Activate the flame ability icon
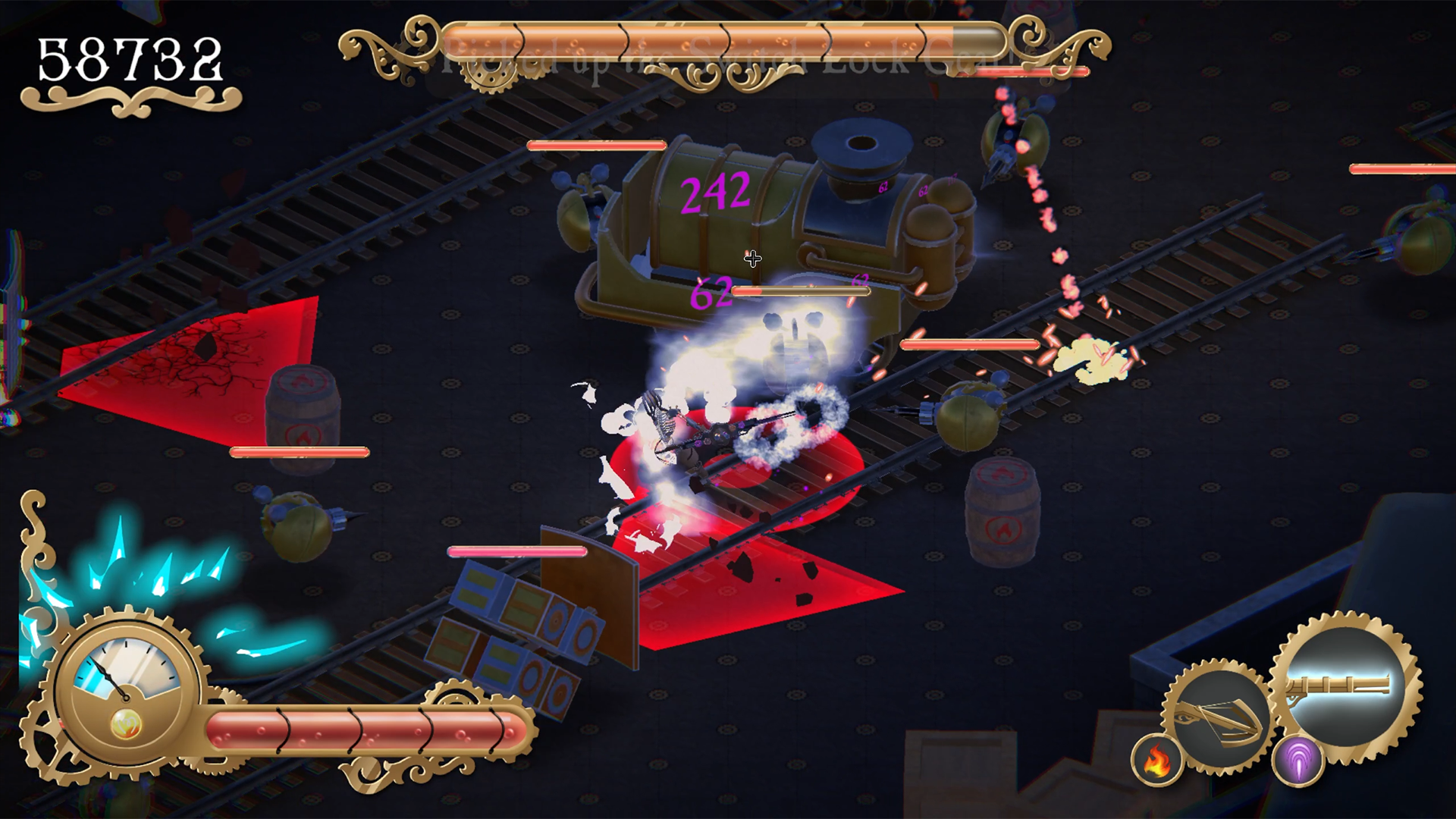1456x819 pixels. (1157, 761)
